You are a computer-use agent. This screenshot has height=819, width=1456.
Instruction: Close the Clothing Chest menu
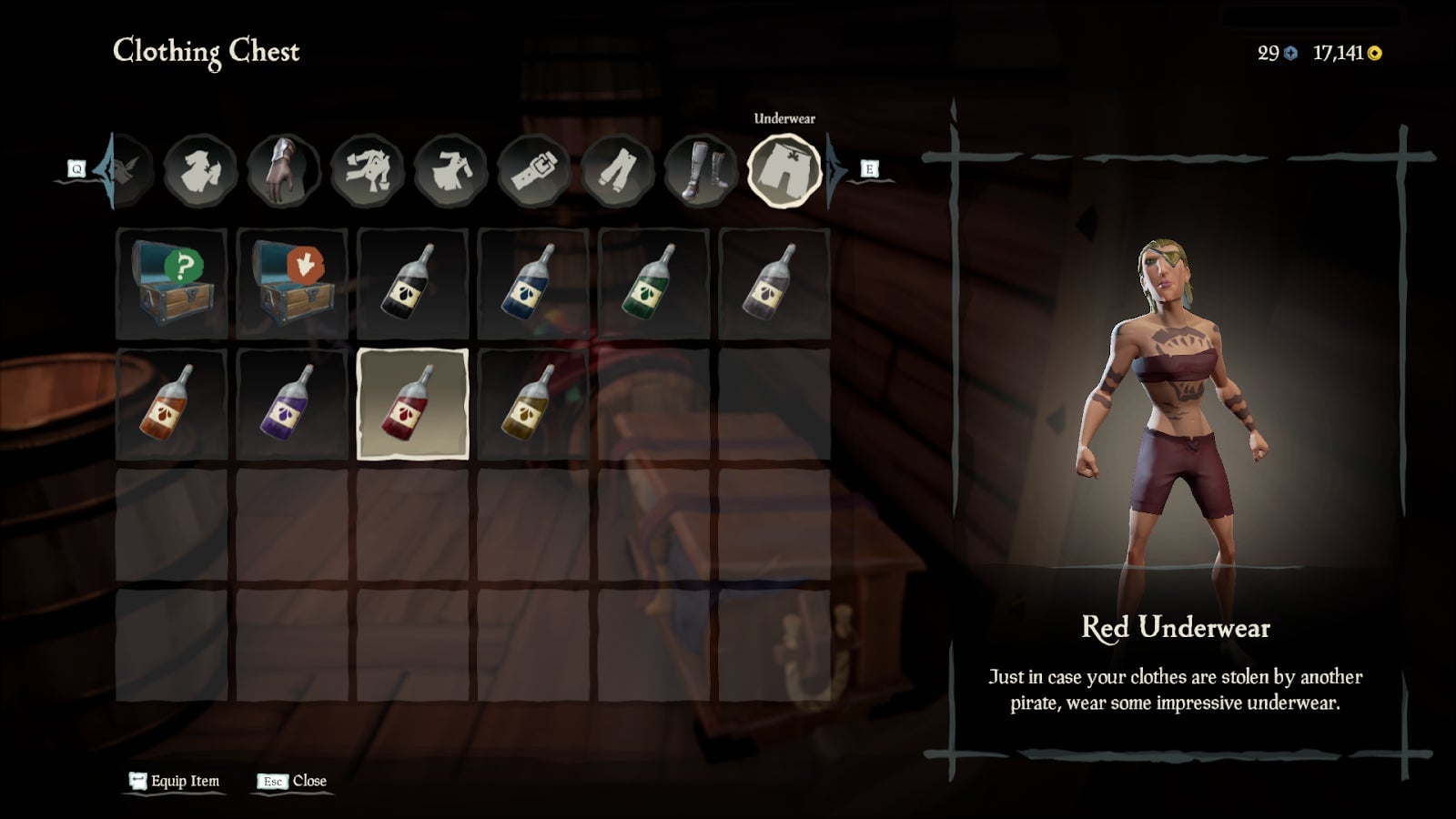[293, 781]
